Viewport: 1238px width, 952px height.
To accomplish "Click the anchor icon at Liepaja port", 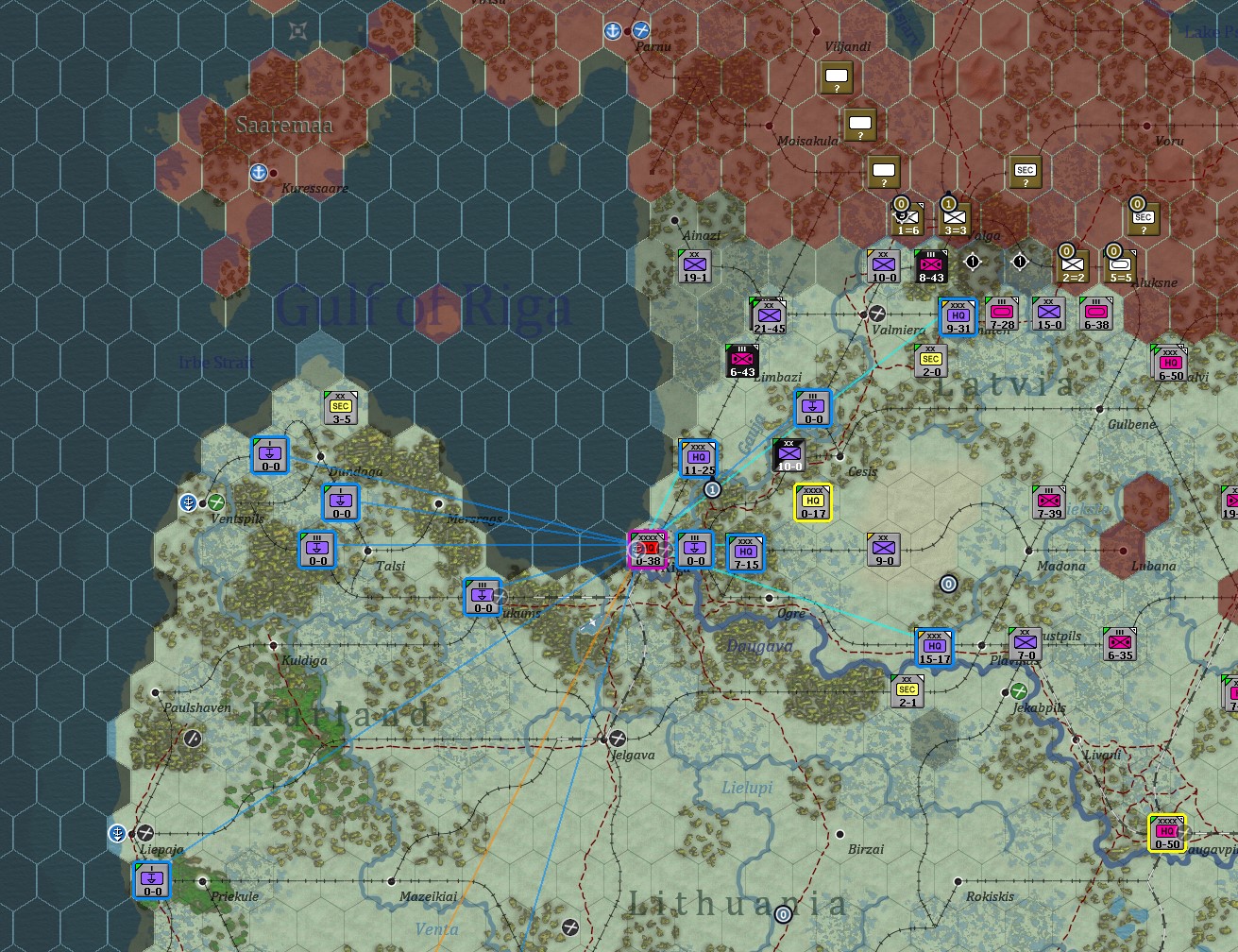I will click(115, 834).
